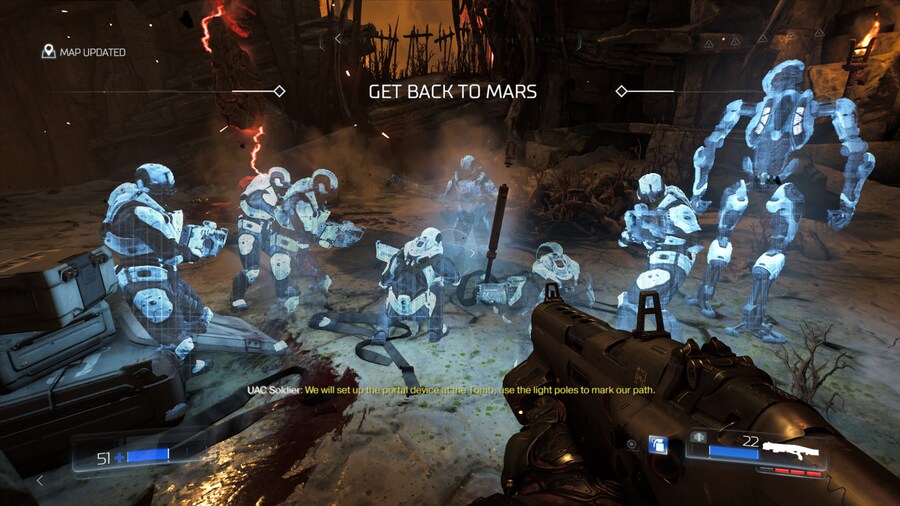Open the Map Updated notification

84,52
